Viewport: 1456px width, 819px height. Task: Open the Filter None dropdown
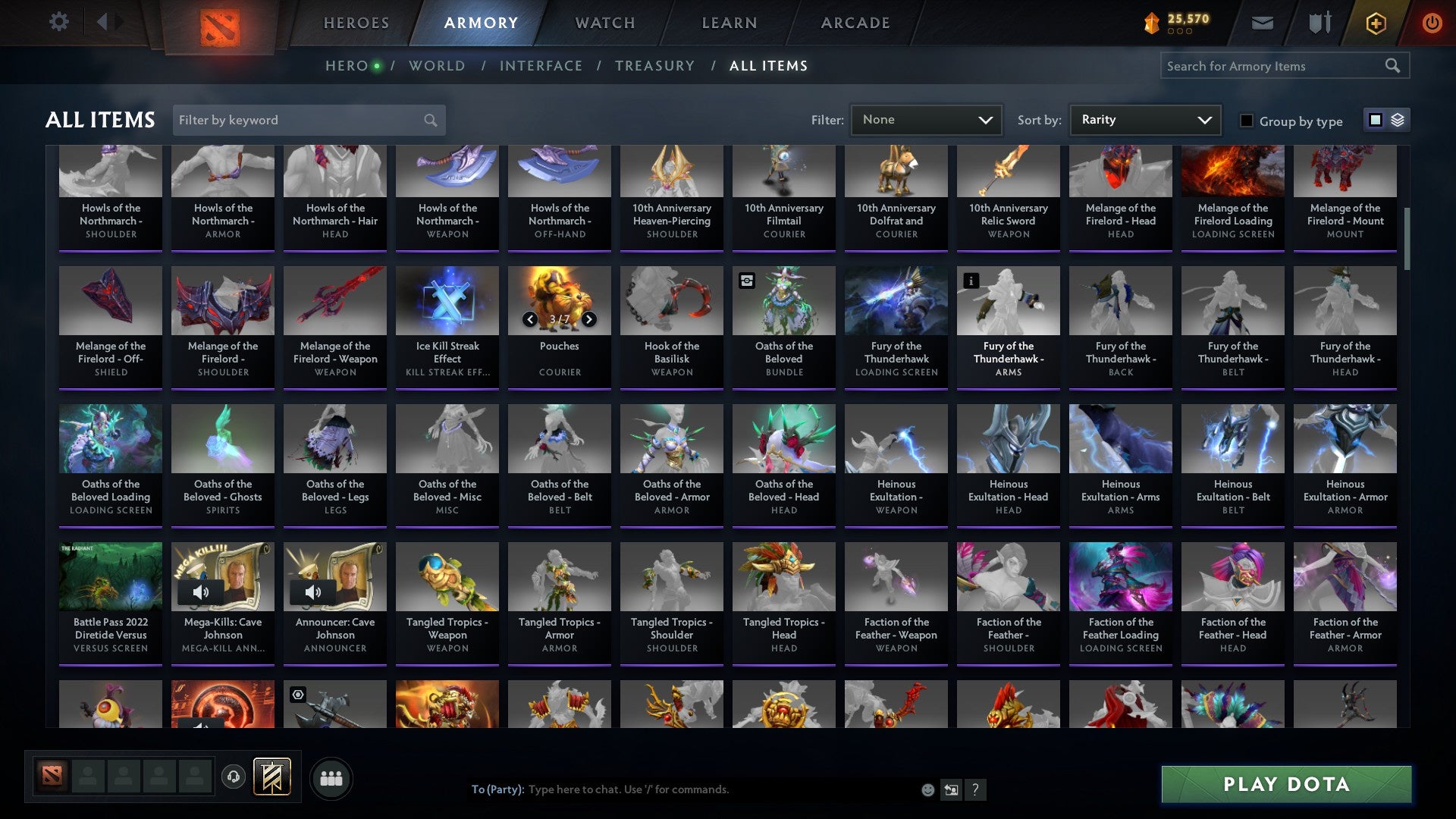pos(925,120)
